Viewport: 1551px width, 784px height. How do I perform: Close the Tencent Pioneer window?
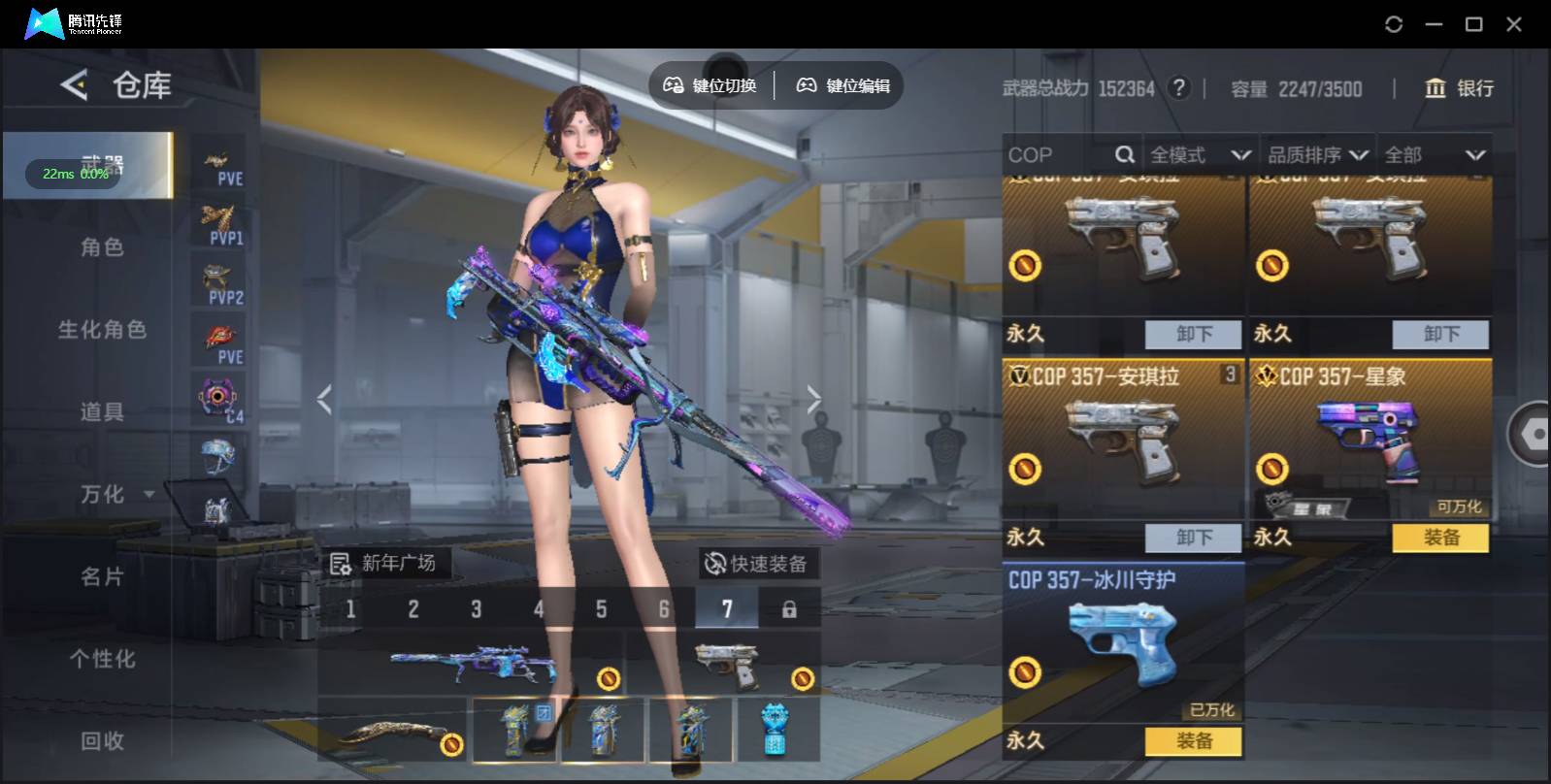click(x=1513, y=24)
